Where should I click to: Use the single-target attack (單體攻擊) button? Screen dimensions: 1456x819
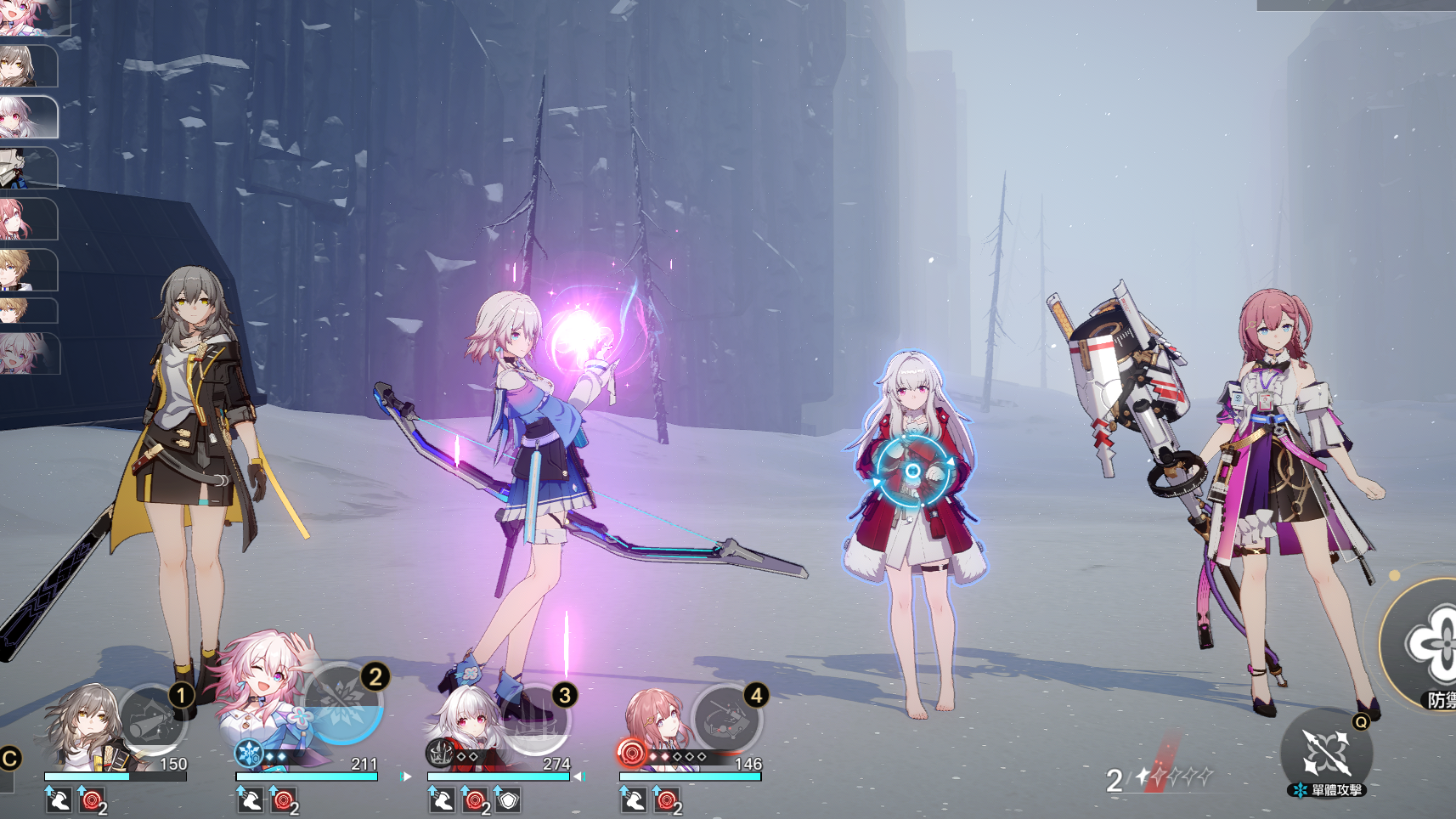(x=1327, y=753)
